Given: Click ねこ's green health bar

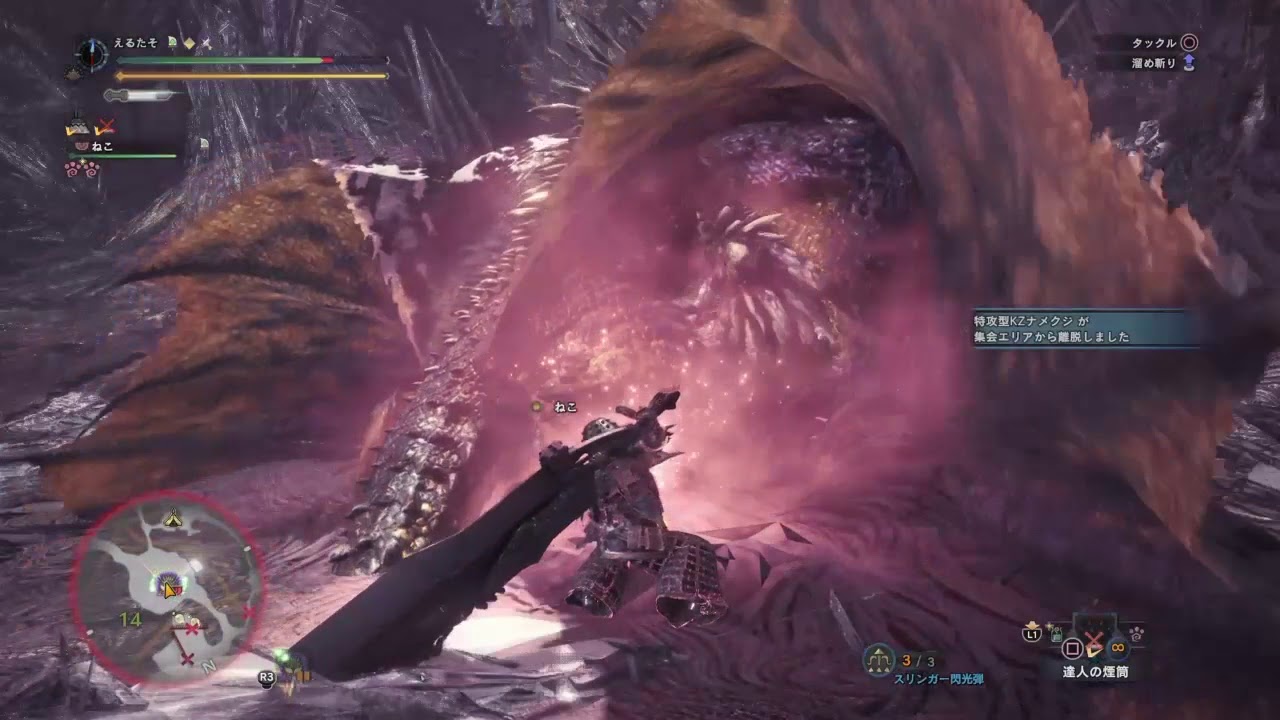Looking at the screenshot, I should pos(122,154).
